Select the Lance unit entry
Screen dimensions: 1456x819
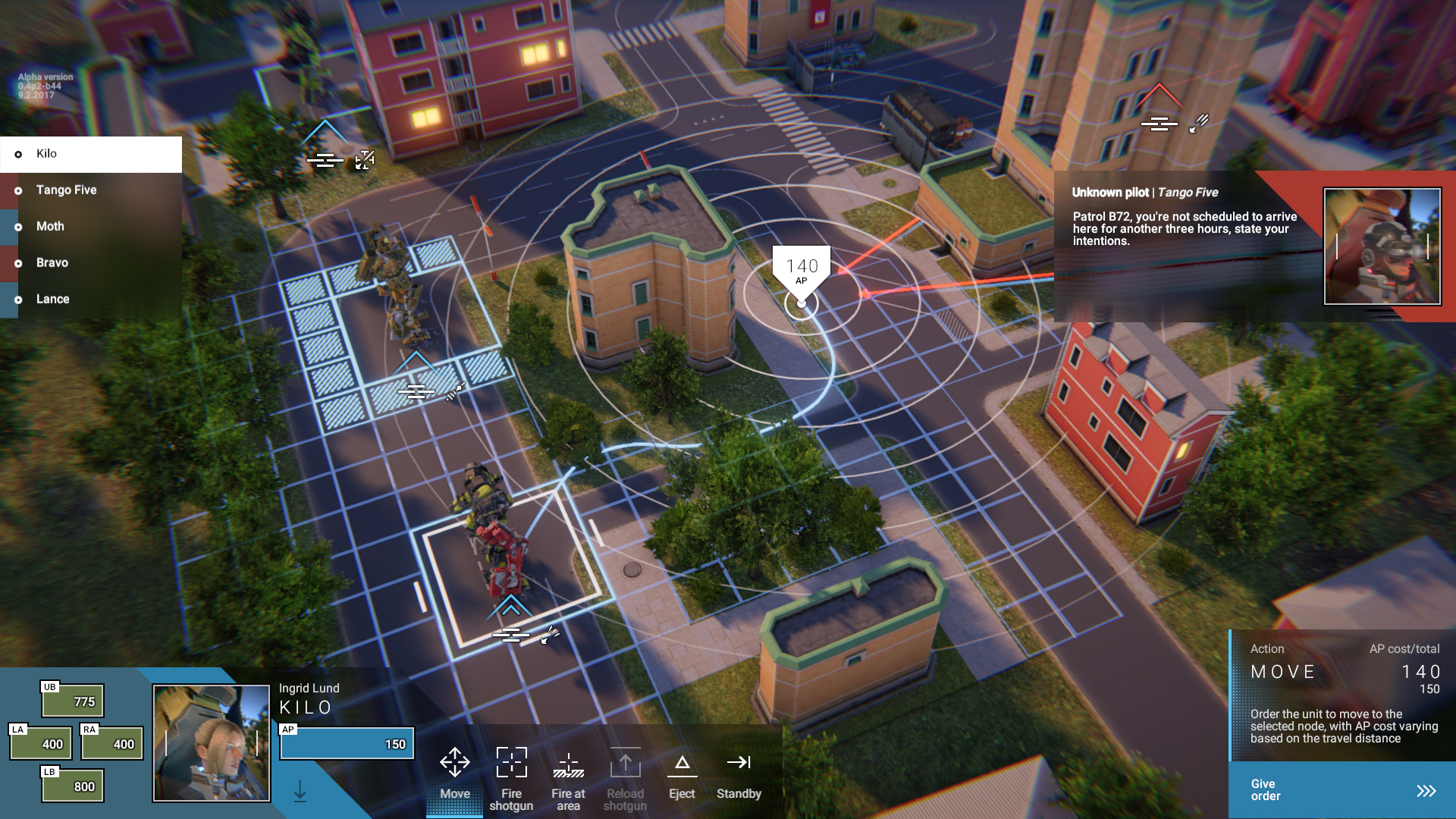coord(90,300)
